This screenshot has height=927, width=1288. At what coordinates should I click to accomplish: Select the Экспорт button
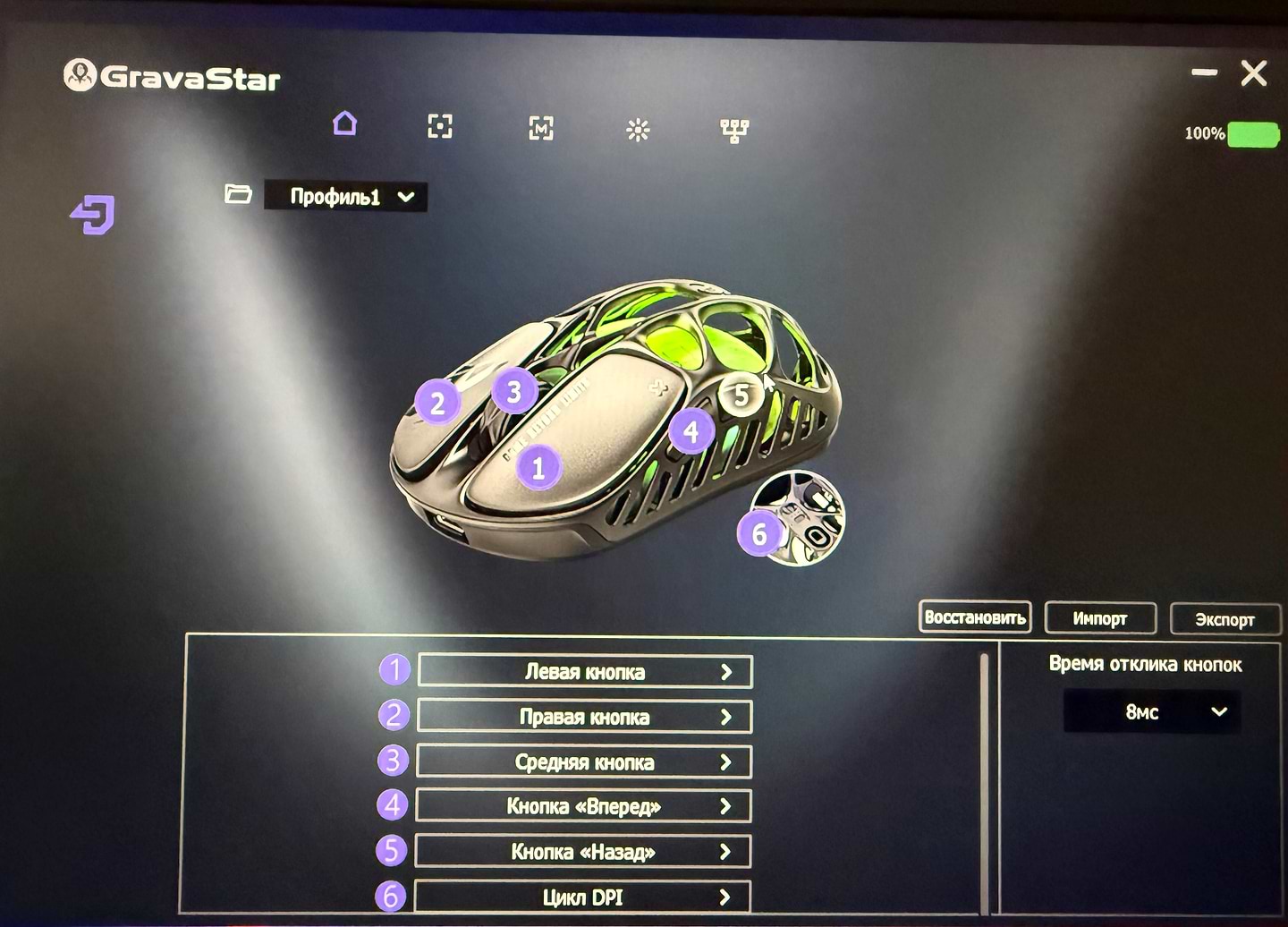click(x=1224, y=619)
